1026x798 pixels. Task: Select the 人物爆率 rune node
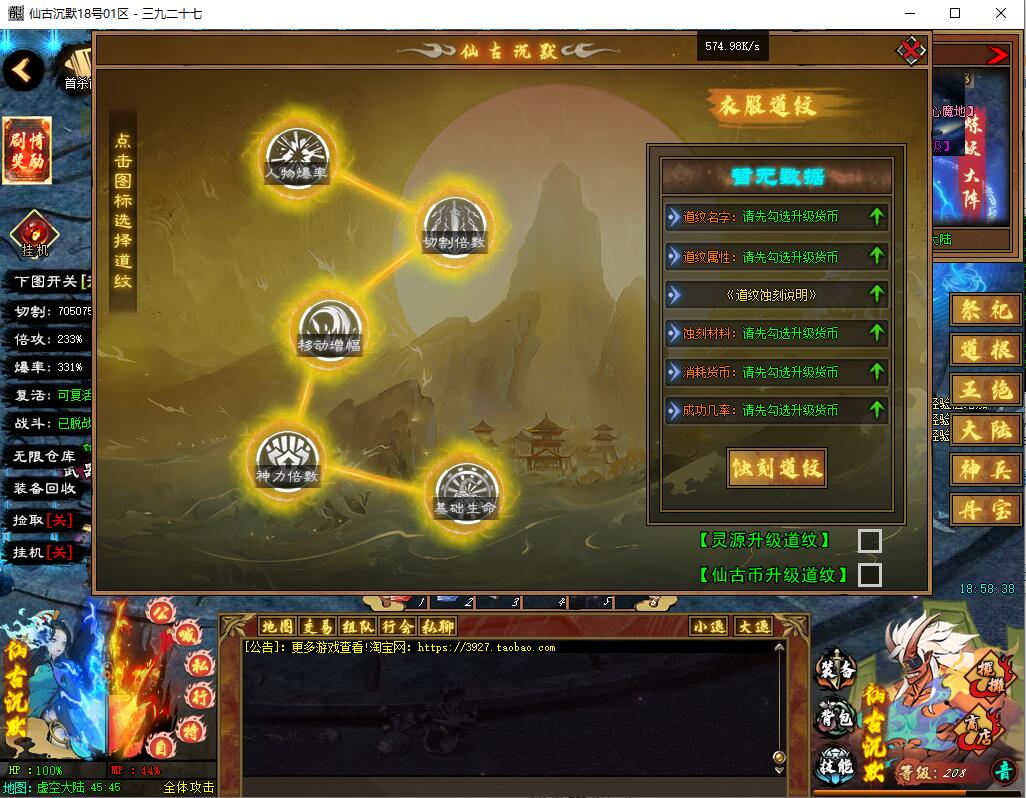point(298,157)
